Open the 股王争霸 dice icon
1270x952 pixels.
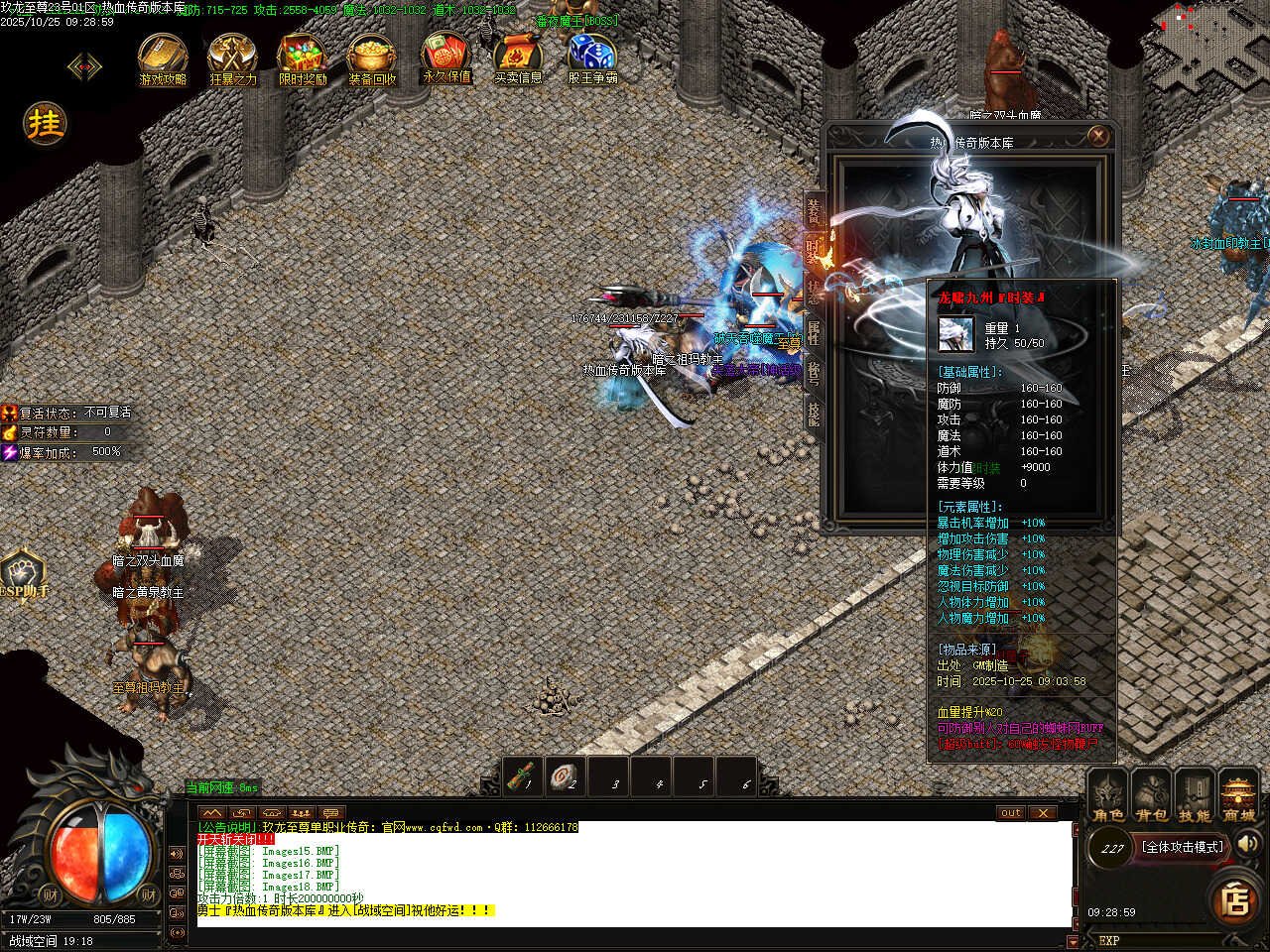click(592, 58)
